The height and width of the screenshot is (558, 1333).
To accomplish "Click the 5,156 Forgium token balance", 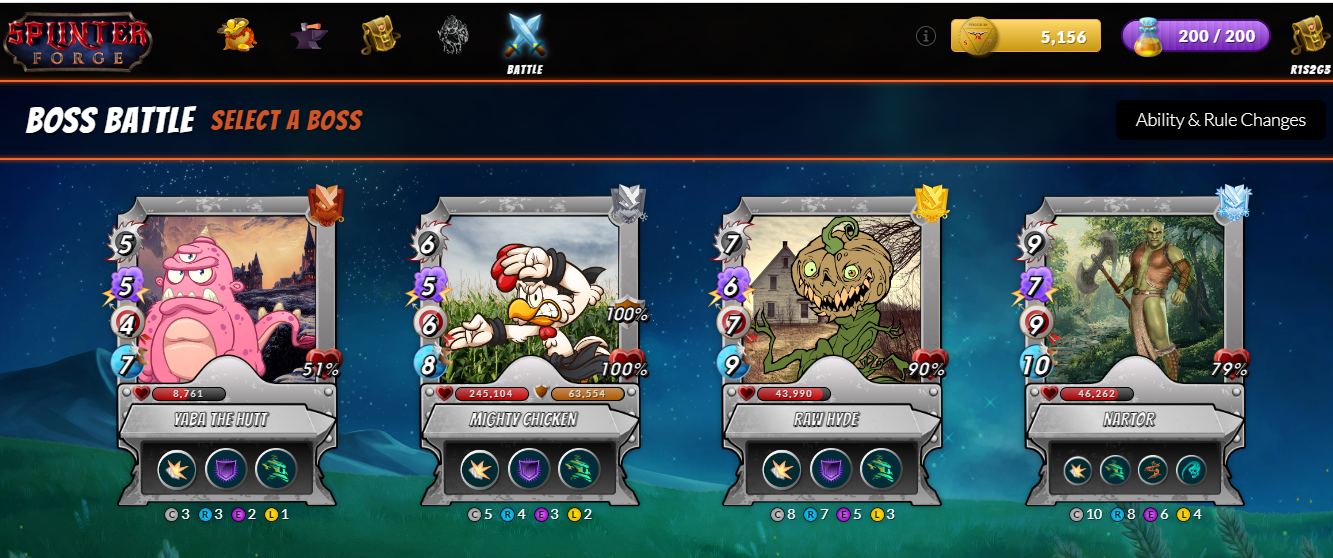I will [x=1026, y=36].
